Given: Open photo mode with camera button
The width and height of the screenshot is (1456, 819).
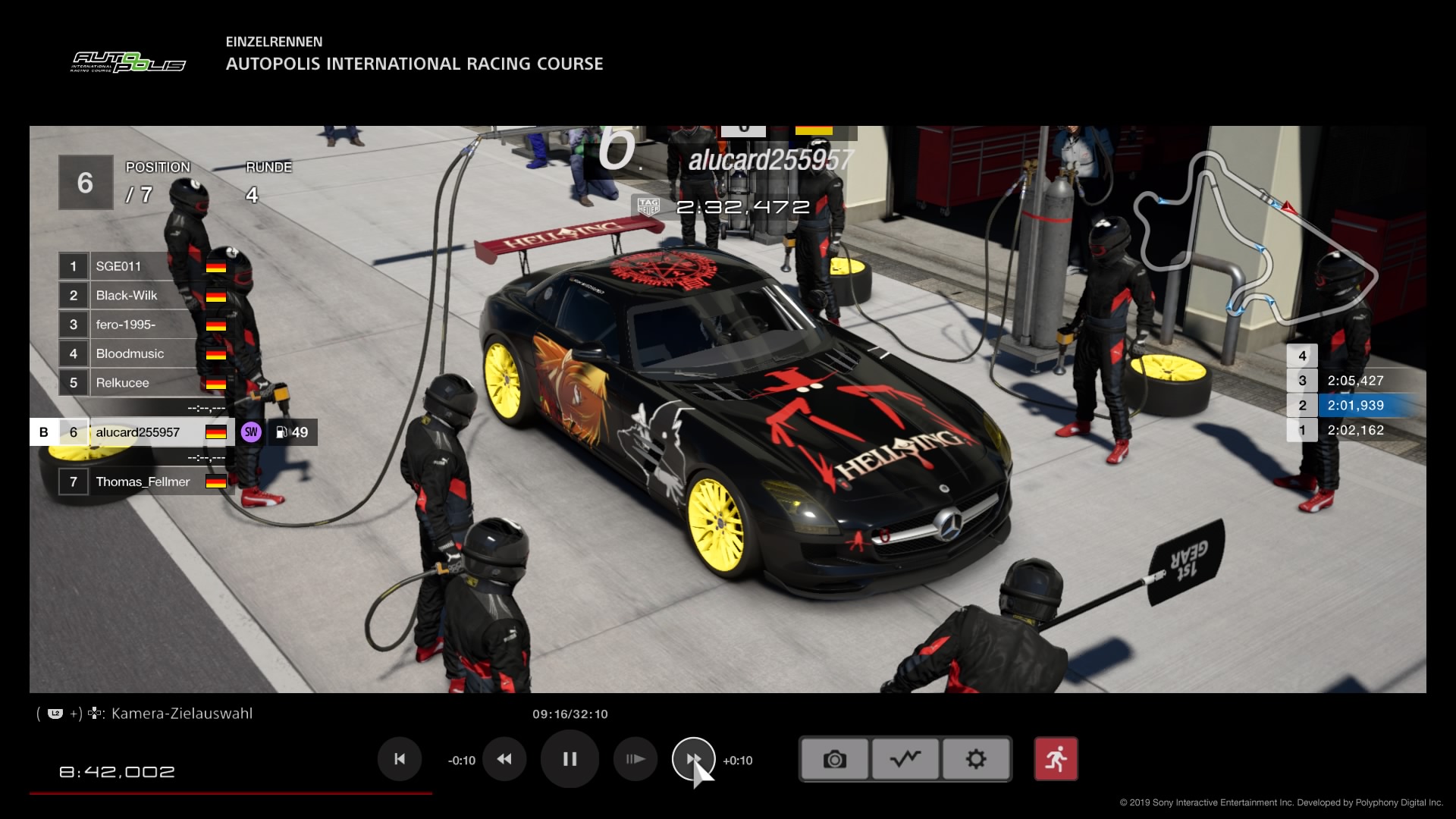Looking at the screenshot, I should [834, 759].
